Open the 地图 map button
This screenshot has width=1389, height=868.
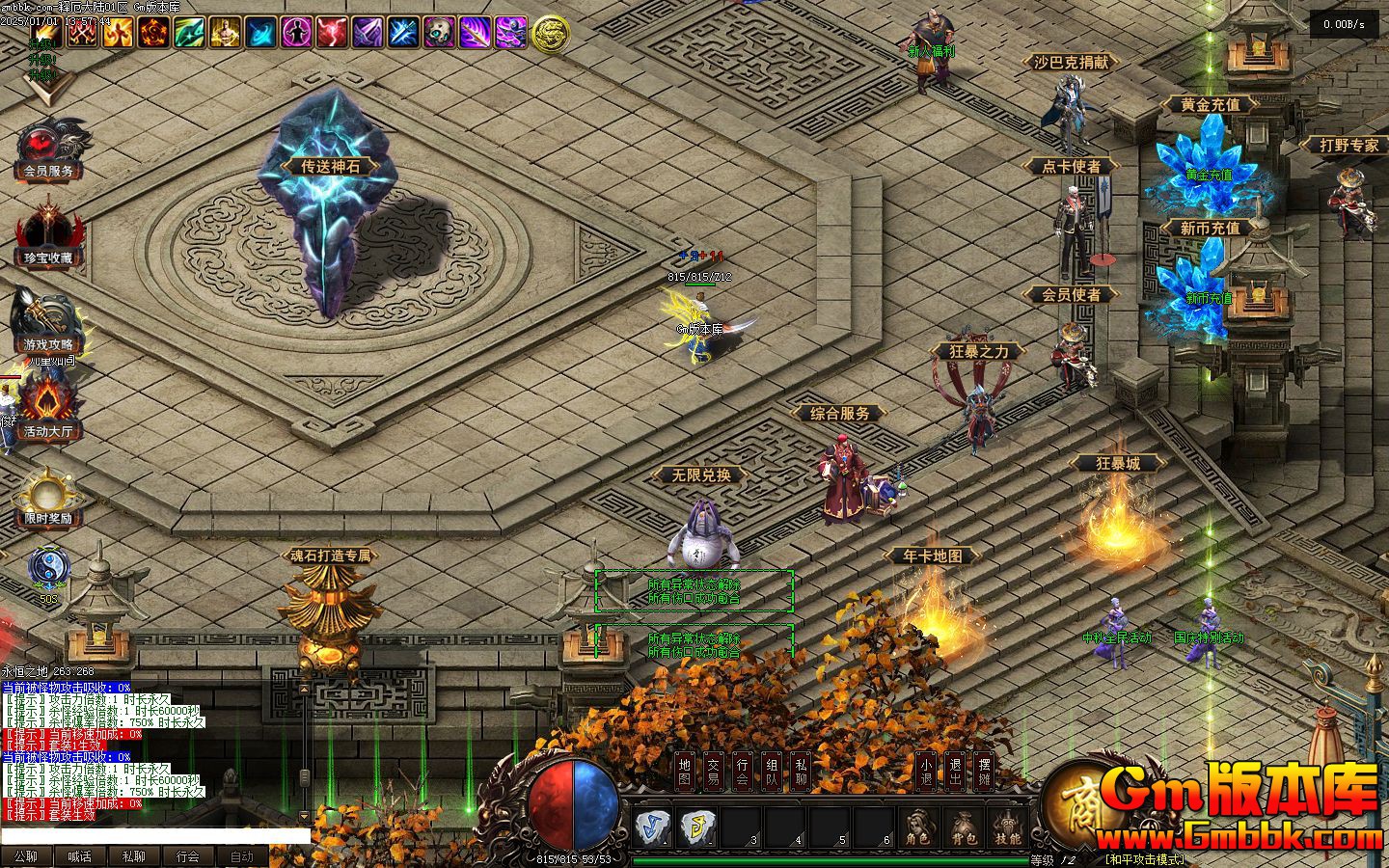(685, 771)
